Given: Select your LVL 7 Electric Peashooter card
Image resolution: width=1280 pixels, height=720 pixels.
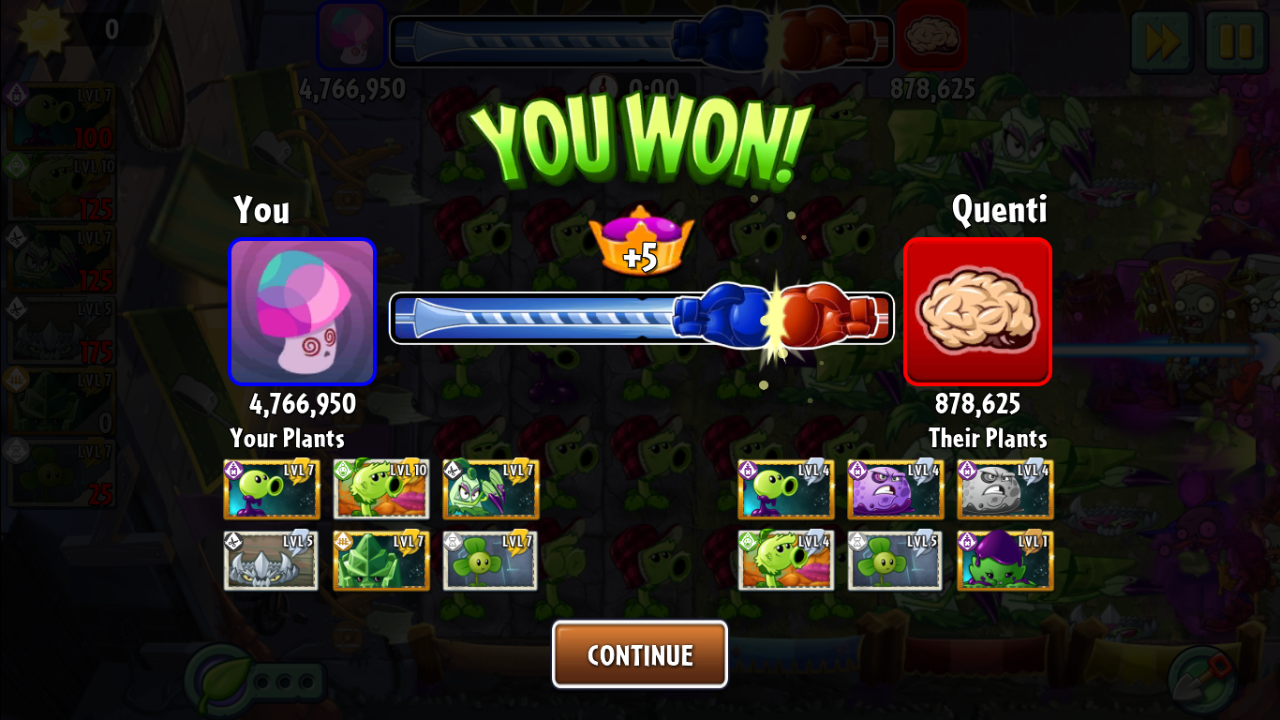Looking at the screenshot, I should click(271, 489).
